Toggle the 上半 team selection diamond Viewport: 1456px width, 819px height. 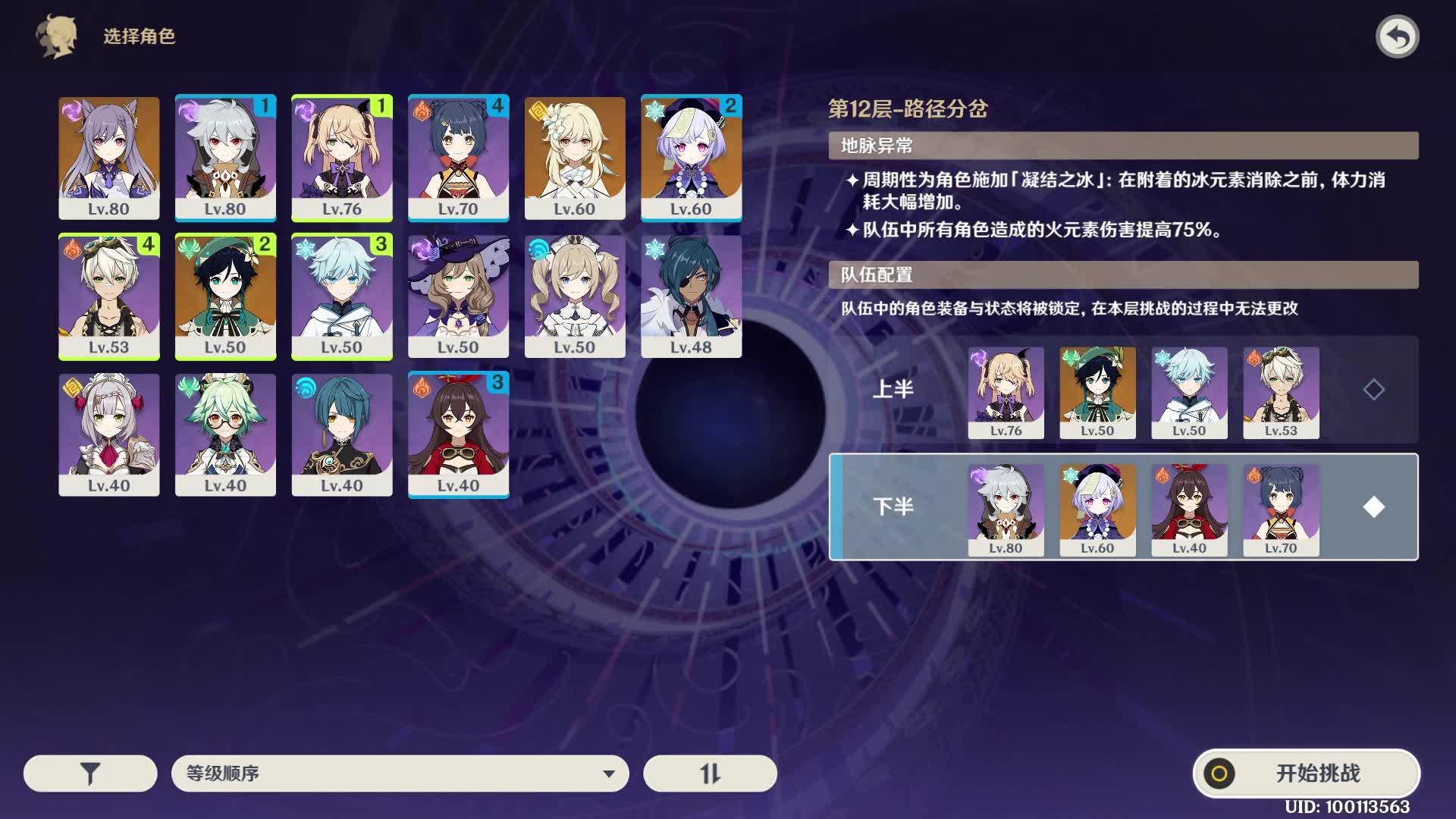pyautogui.click(x=1374, y=391)
